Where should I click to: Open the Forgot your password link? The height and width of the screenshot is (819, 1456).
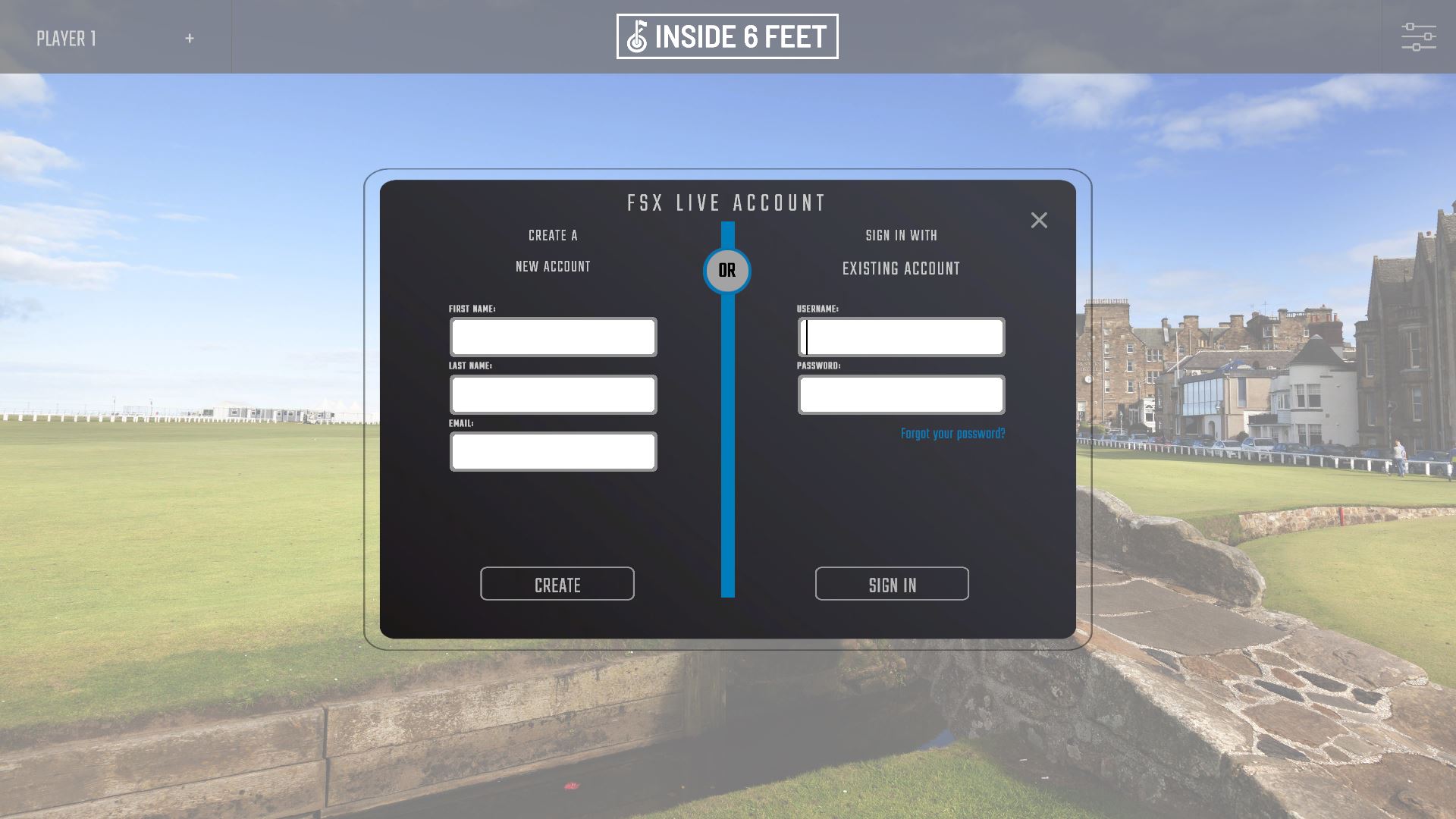(952, 434)
